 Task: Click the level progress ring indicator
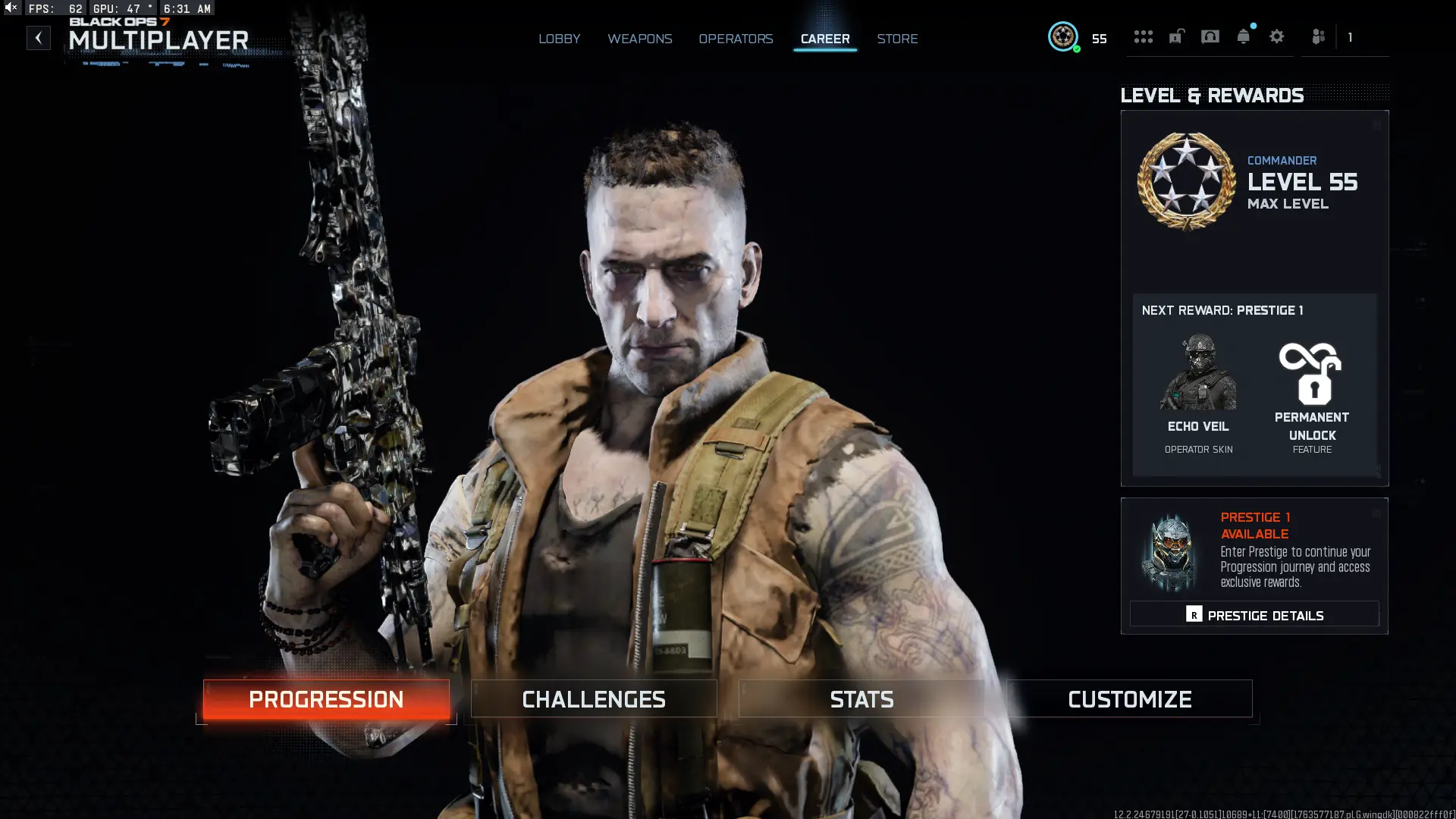pyautogui.click(x=1063, y=36)
